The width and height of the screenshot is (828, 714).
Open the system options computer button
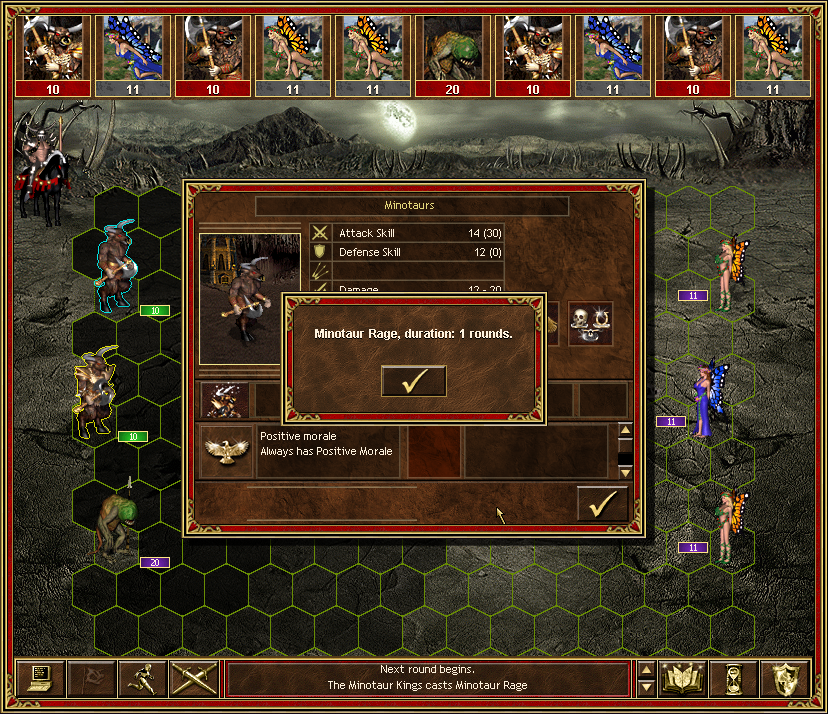[x=41, y=678]
